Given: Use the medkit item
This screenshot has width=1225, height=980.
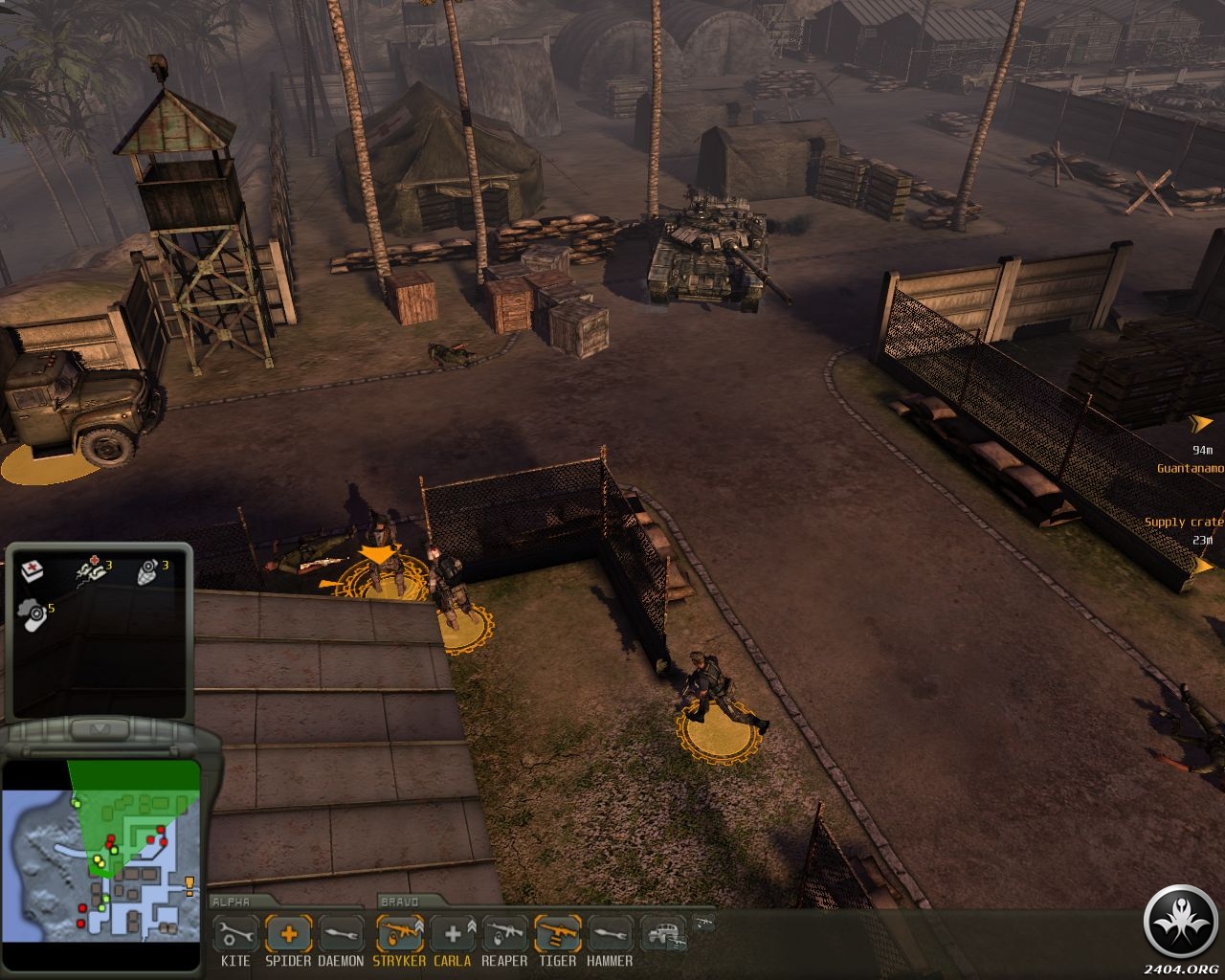Looking at the screenshot, I should 32,571.
